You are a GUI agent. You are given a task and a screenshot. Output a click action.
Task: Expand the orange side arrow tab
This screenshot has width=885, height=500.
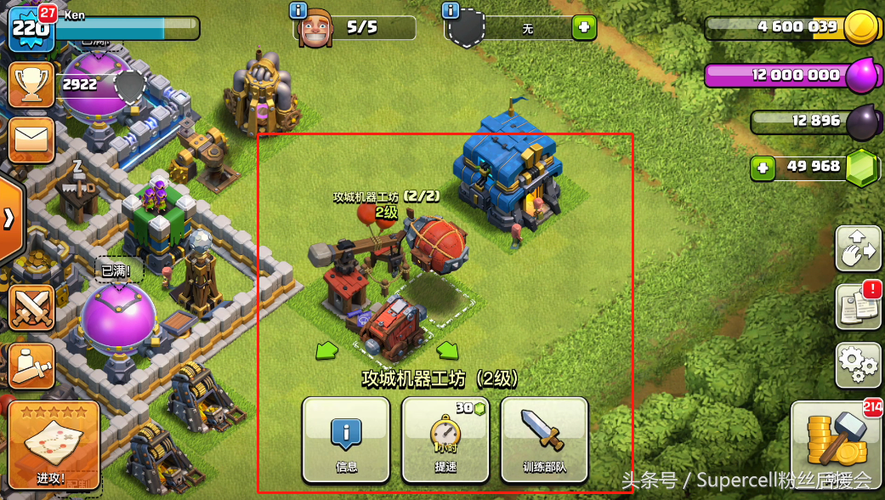click(x=9, y=219)
